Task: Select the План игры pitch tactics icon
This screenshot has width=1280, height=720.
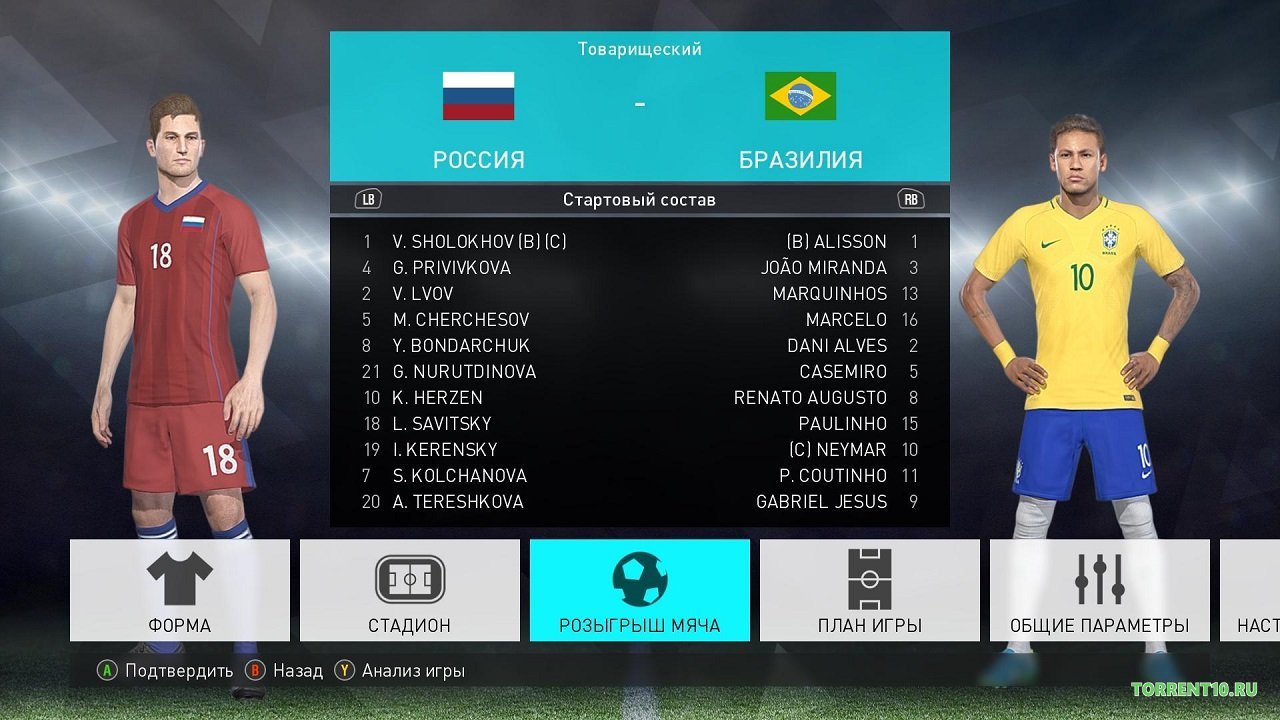Action: tap(869, 578)
